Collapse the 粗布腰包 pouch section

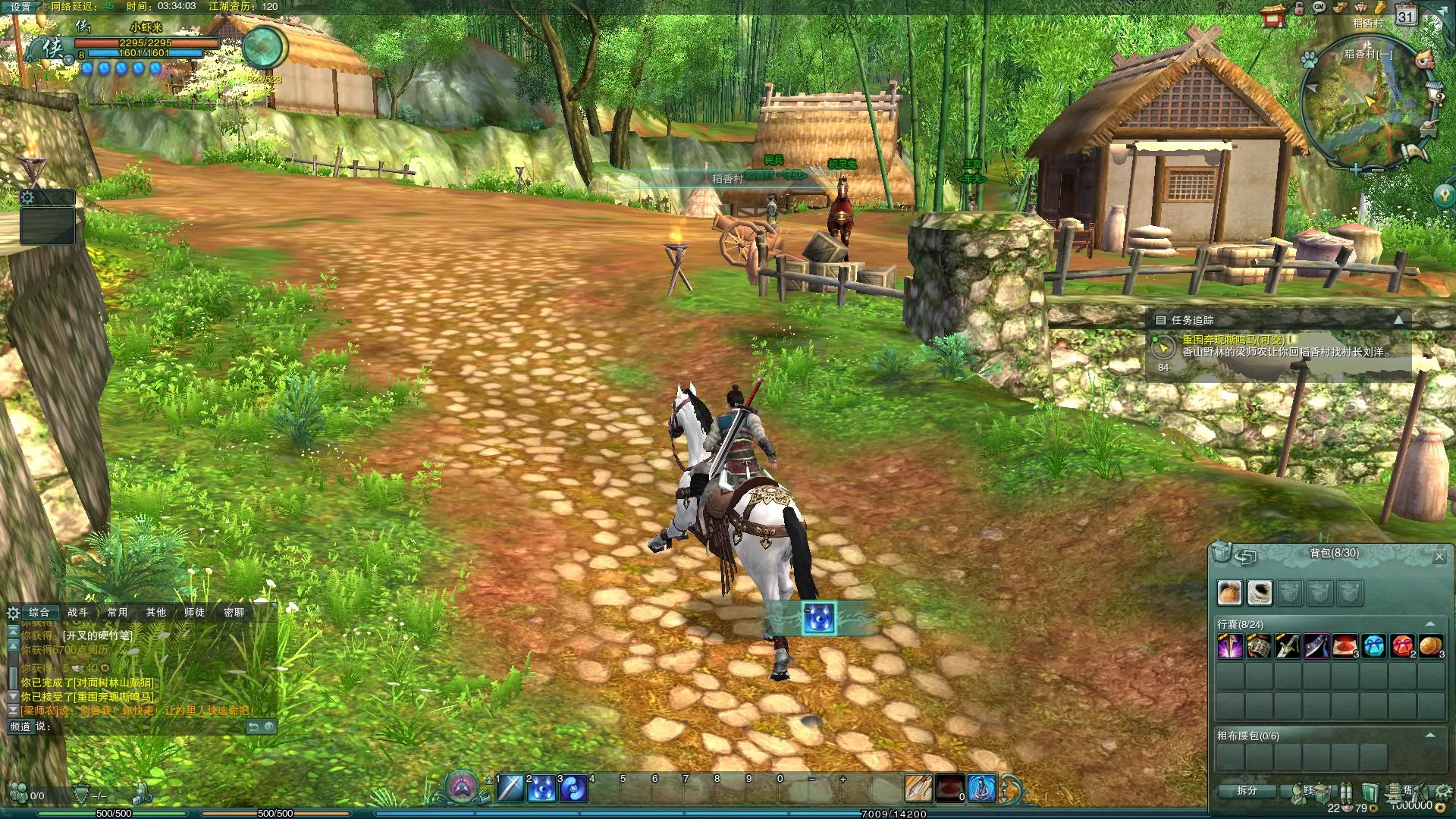(x=1430, y=735)
